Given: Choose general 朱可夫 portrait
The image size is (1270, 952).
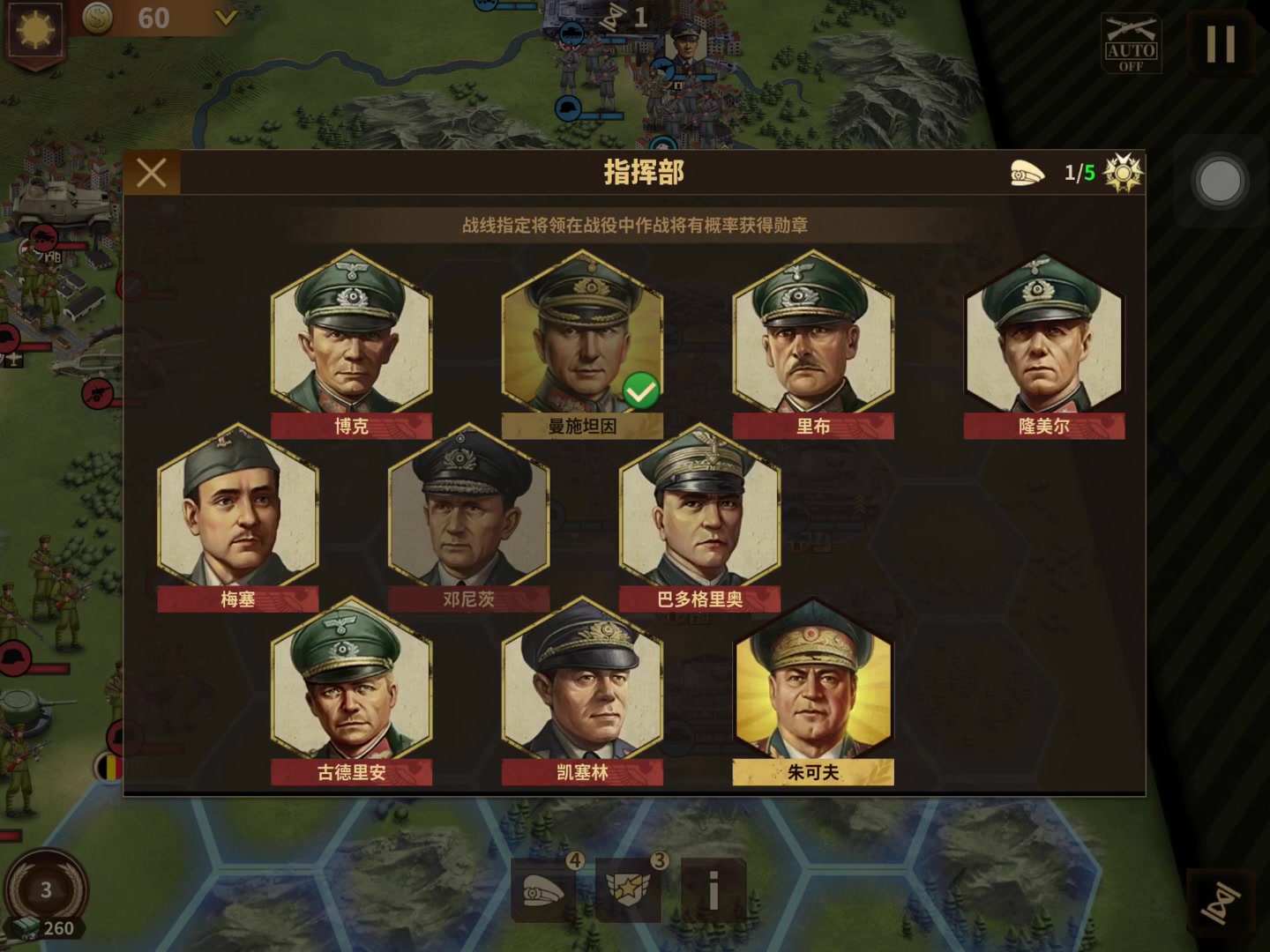Looking at the screenshot, I should tap(813, 681).
